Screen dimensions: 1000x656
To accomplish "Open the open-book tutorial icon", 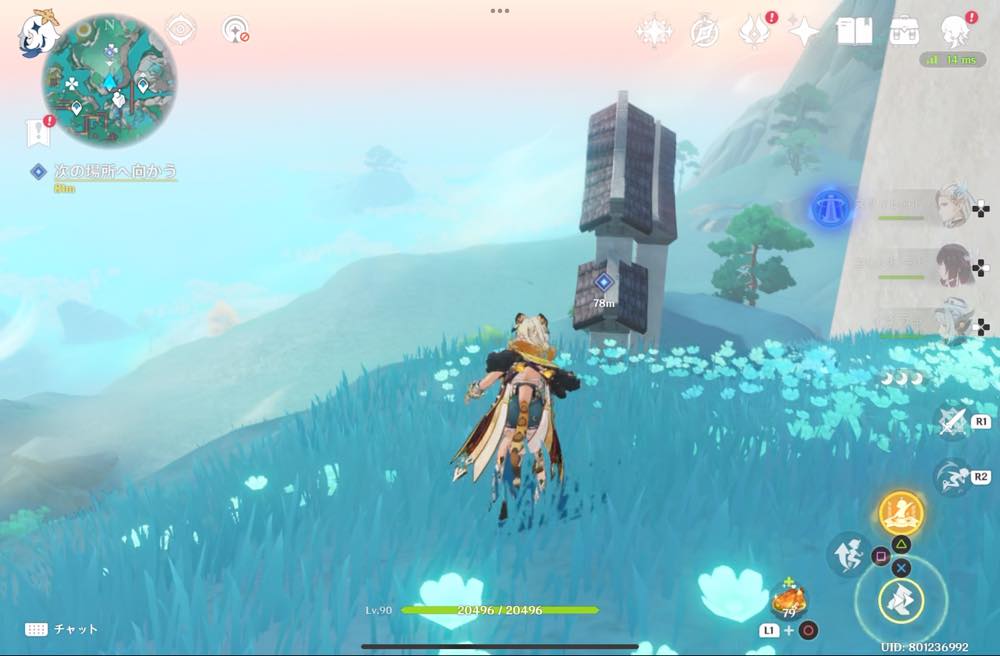I will point(854,32).
